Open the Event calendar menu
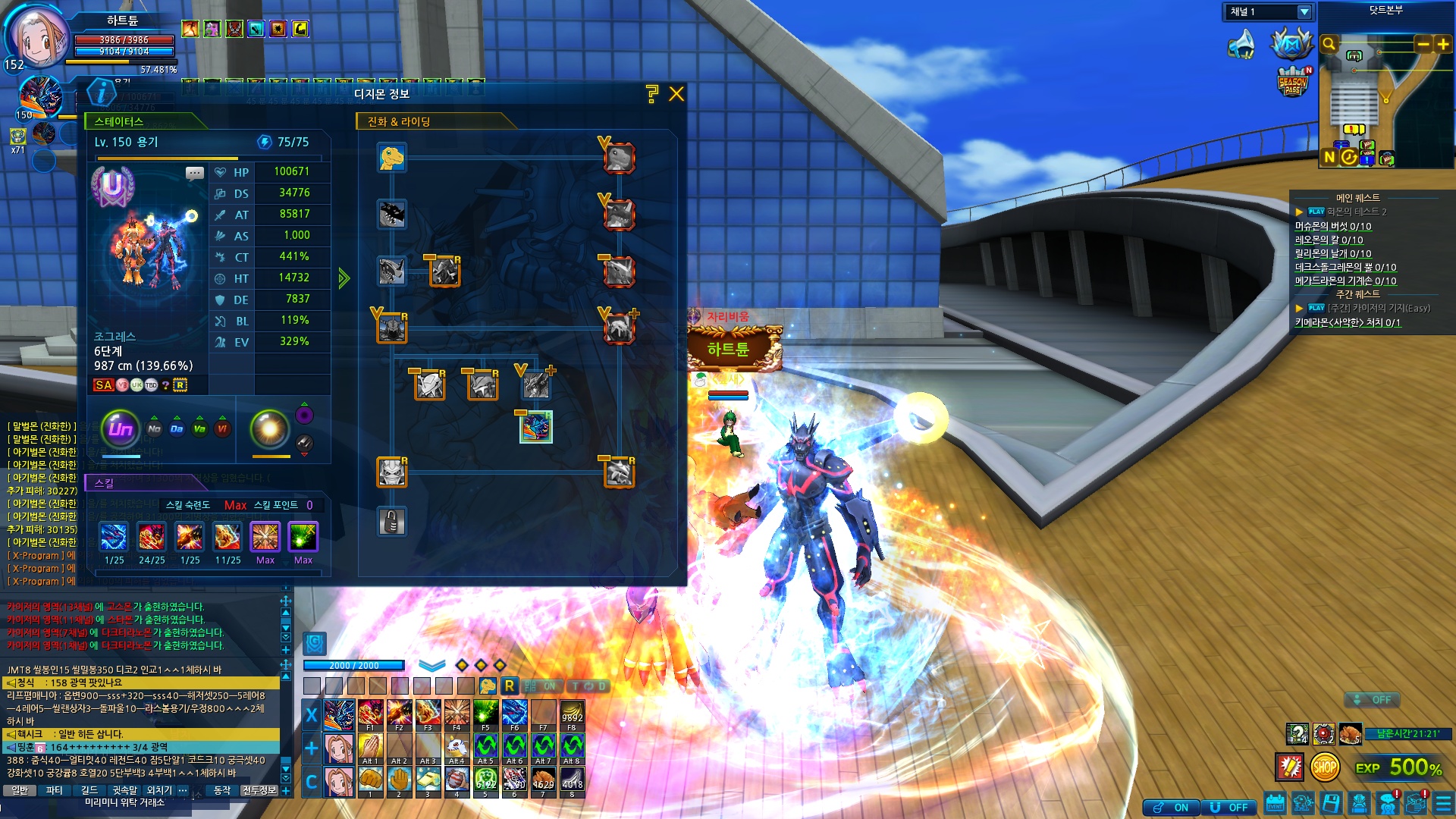This screenshot has height=819, width=1456. coord(1276,803)
